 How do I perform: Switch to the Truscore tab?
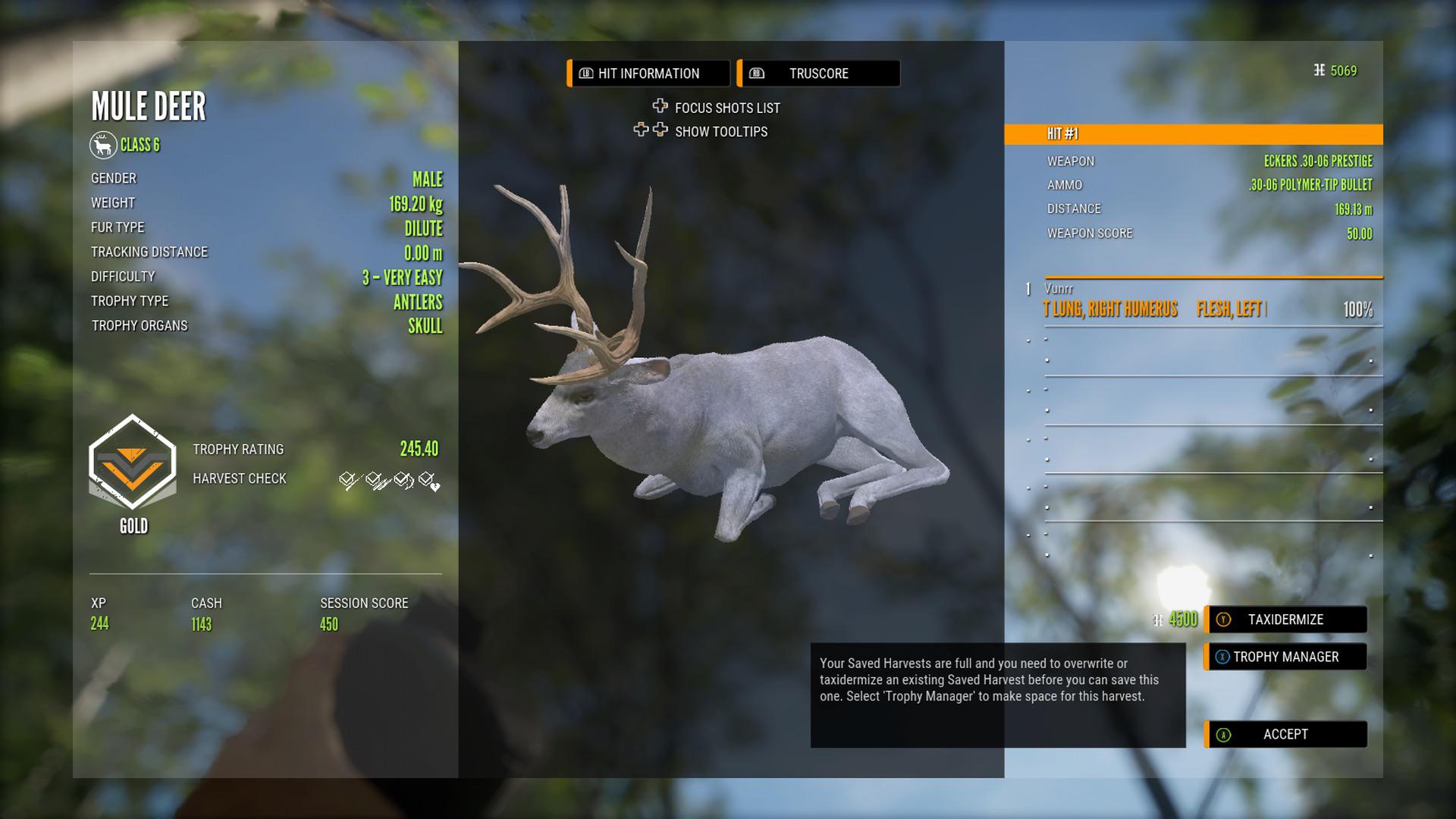tap(817, 73)
